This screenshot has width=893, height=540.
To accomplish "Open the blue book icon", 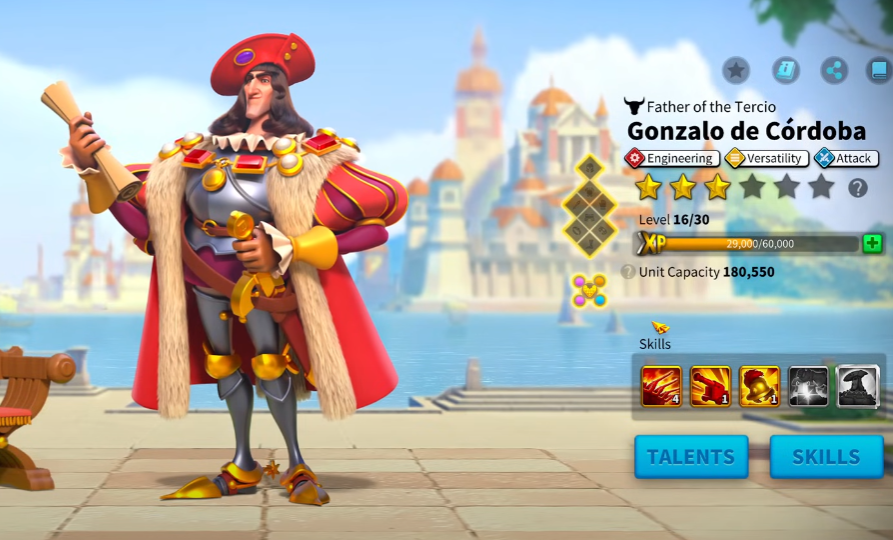I will point(879,70).
